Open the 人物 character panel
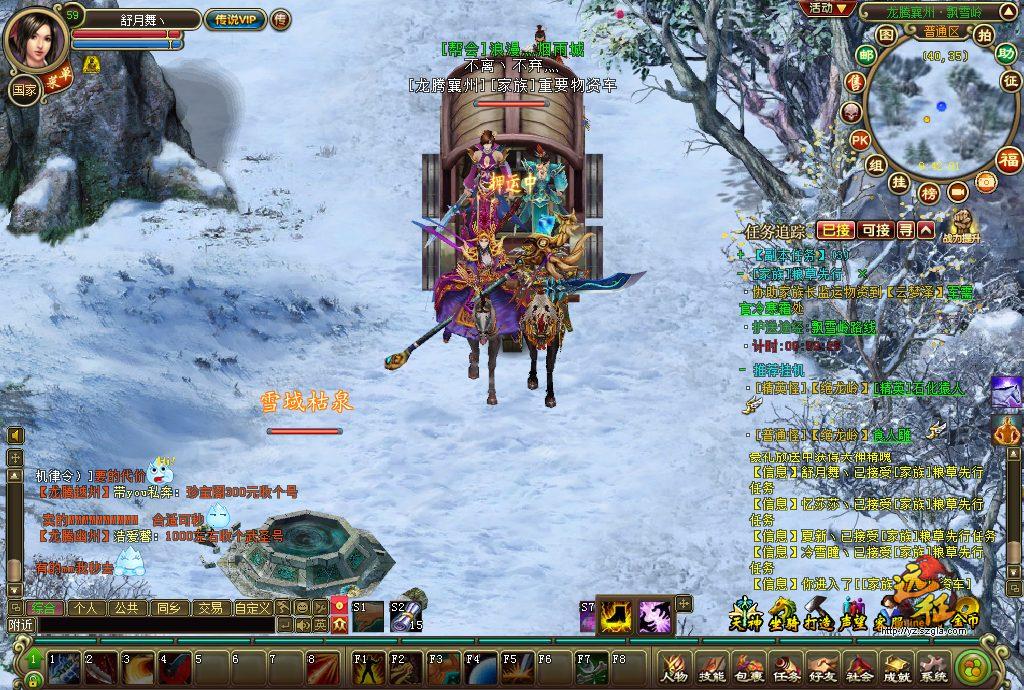This screenshot has width=1024, height=690. tap(673, 667)
